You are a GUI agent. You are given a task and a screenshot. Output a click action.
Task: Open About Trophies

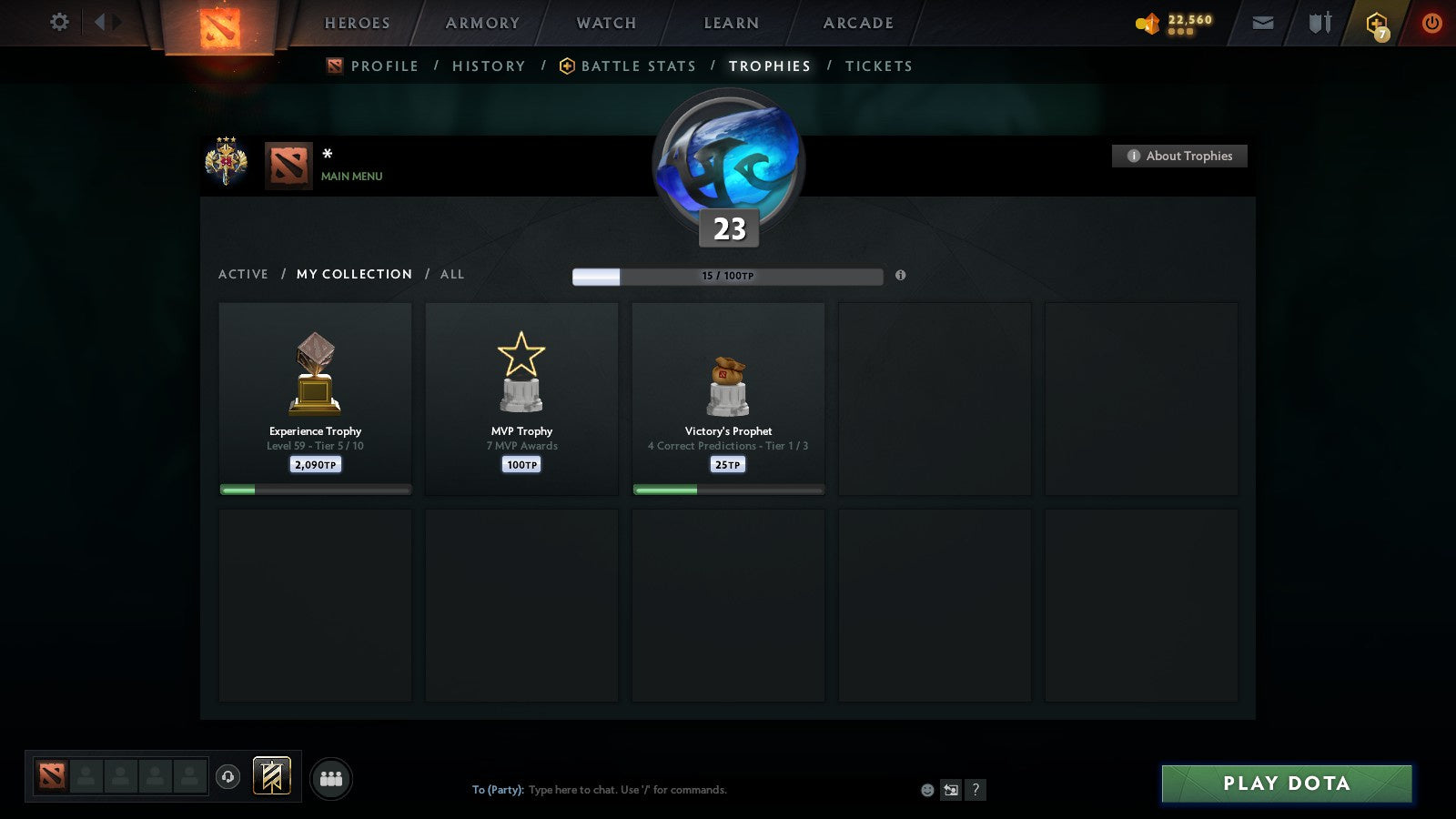[x=1179, y=156]
